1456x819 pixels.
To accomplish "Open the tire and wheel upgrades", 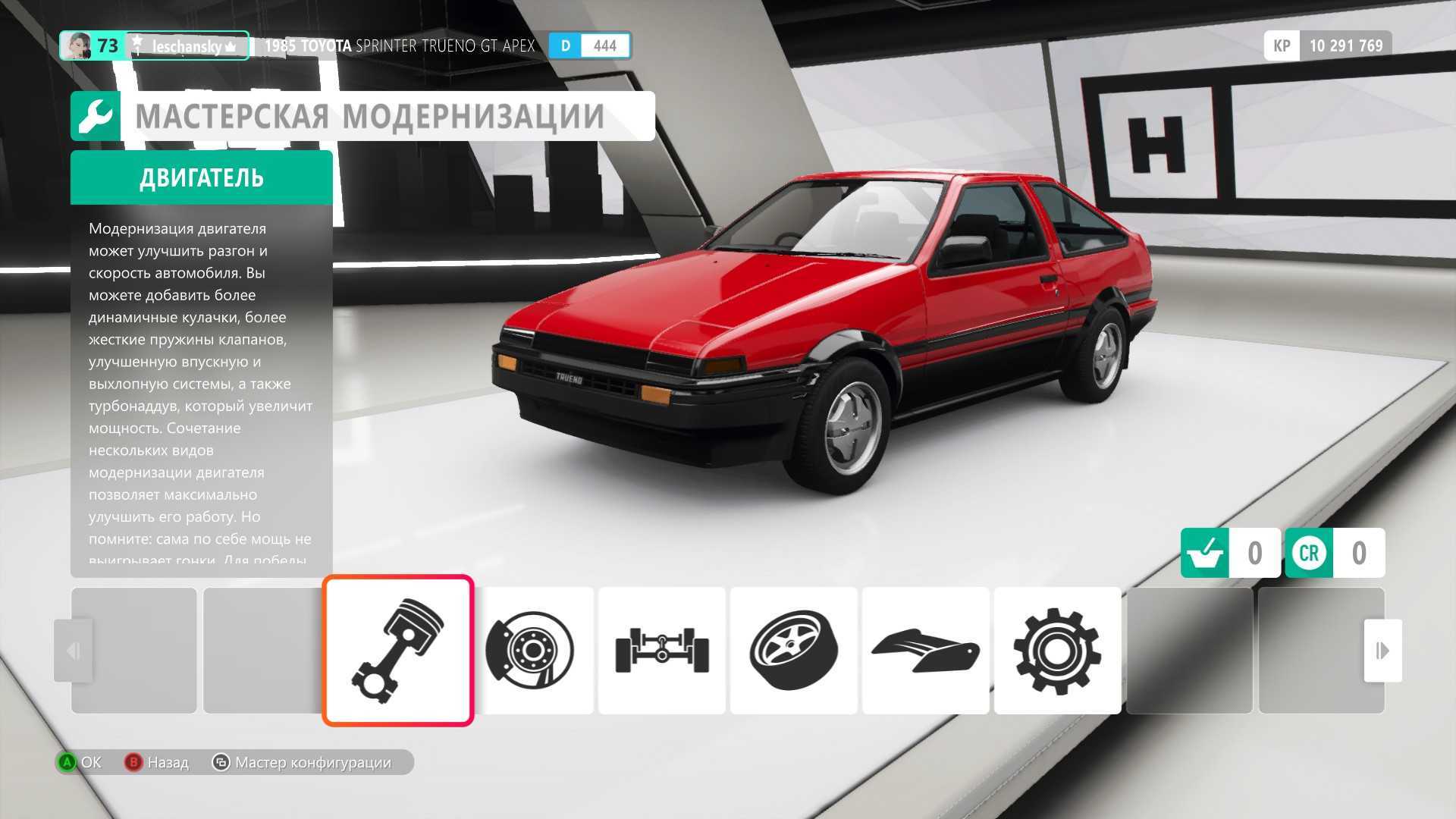I will pos(793,650).
